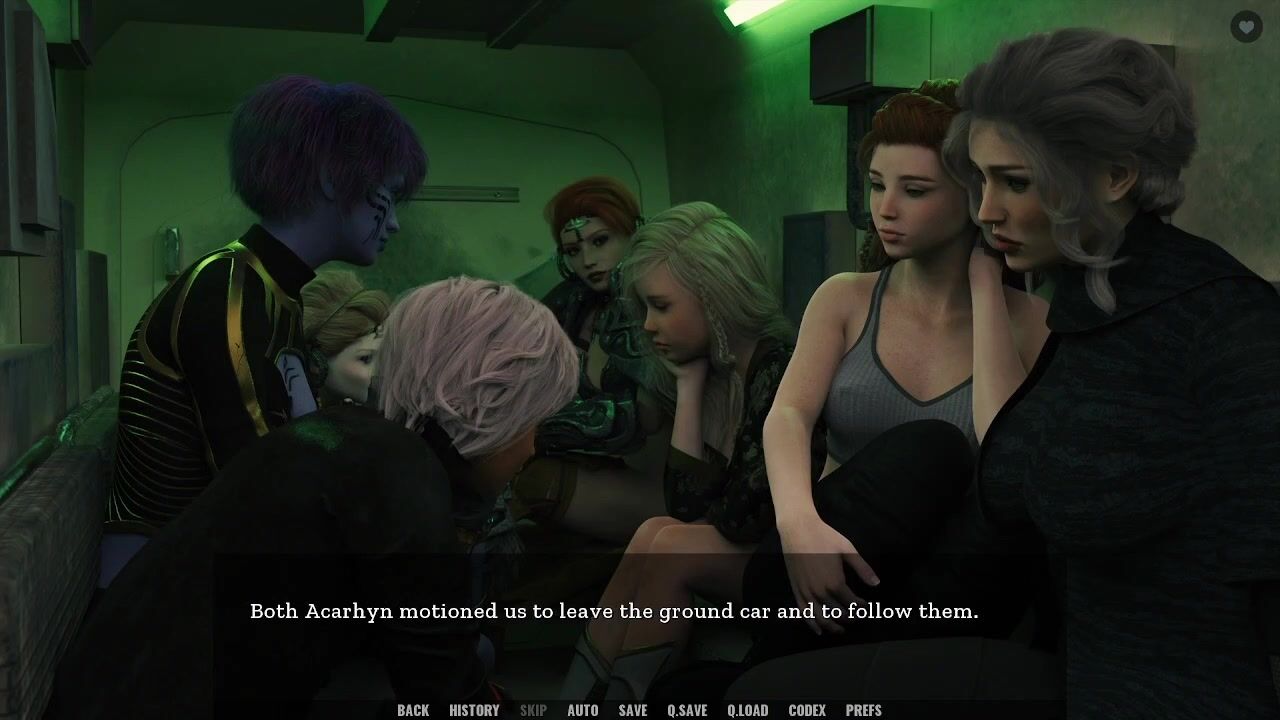
Task: Open the CODEX
Action: [x=807, y=710]
